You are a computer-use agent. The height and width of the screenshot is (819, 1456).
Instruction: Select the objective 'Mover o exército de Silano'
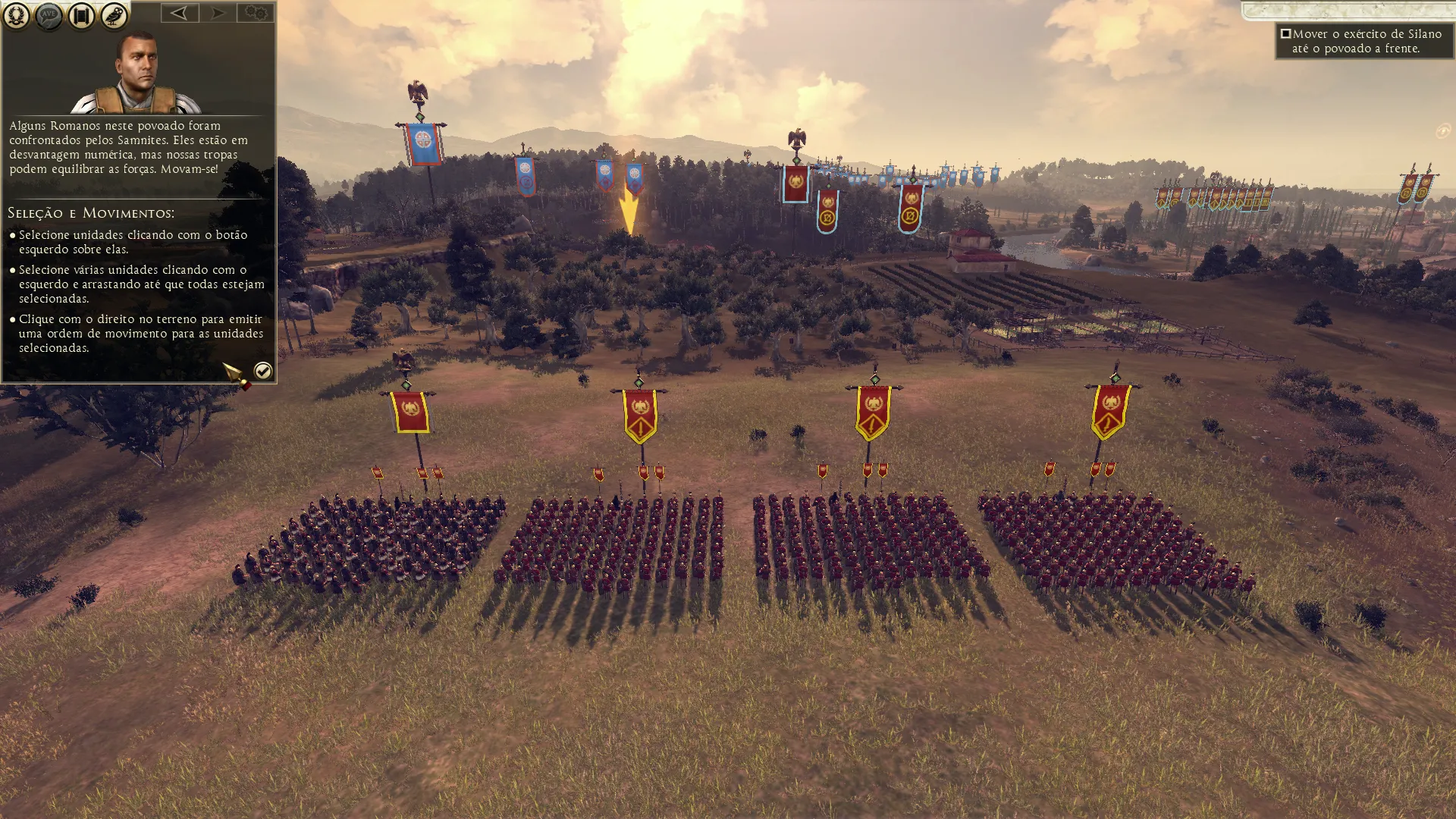coord(1363,41)
